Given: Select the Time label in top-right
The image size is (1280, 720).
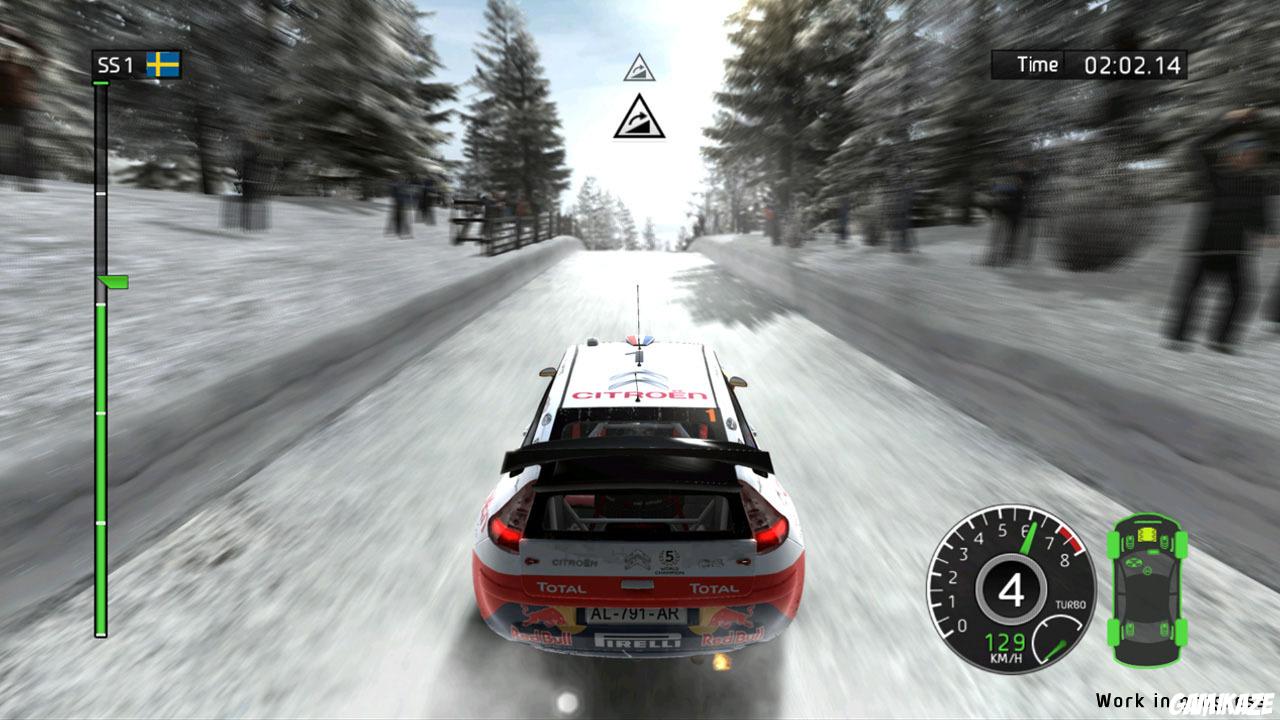Looking at the screenshot, I should (1036, 64).
